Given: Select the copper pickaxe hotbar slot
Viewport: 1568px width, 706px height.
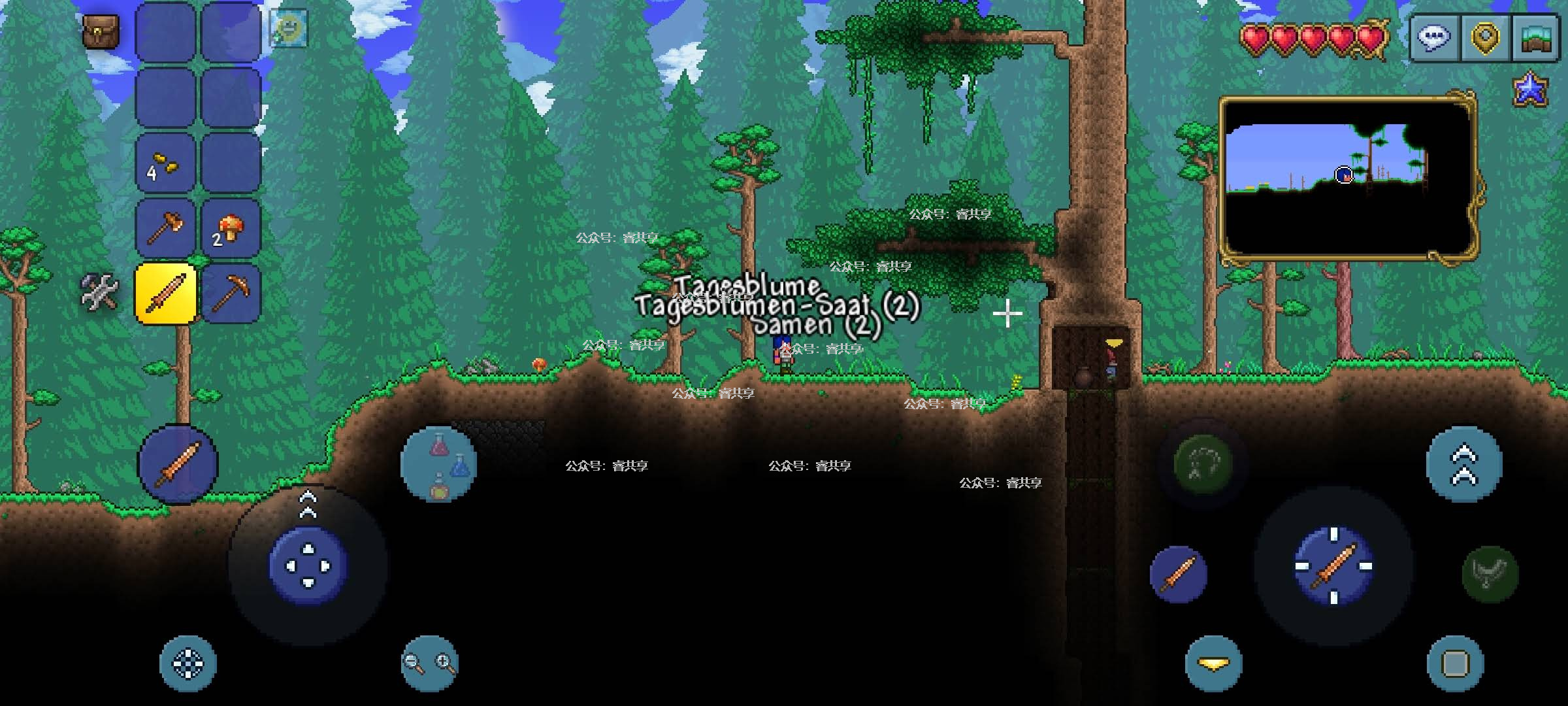Looking at the screenshot, I should click(231, 294).
